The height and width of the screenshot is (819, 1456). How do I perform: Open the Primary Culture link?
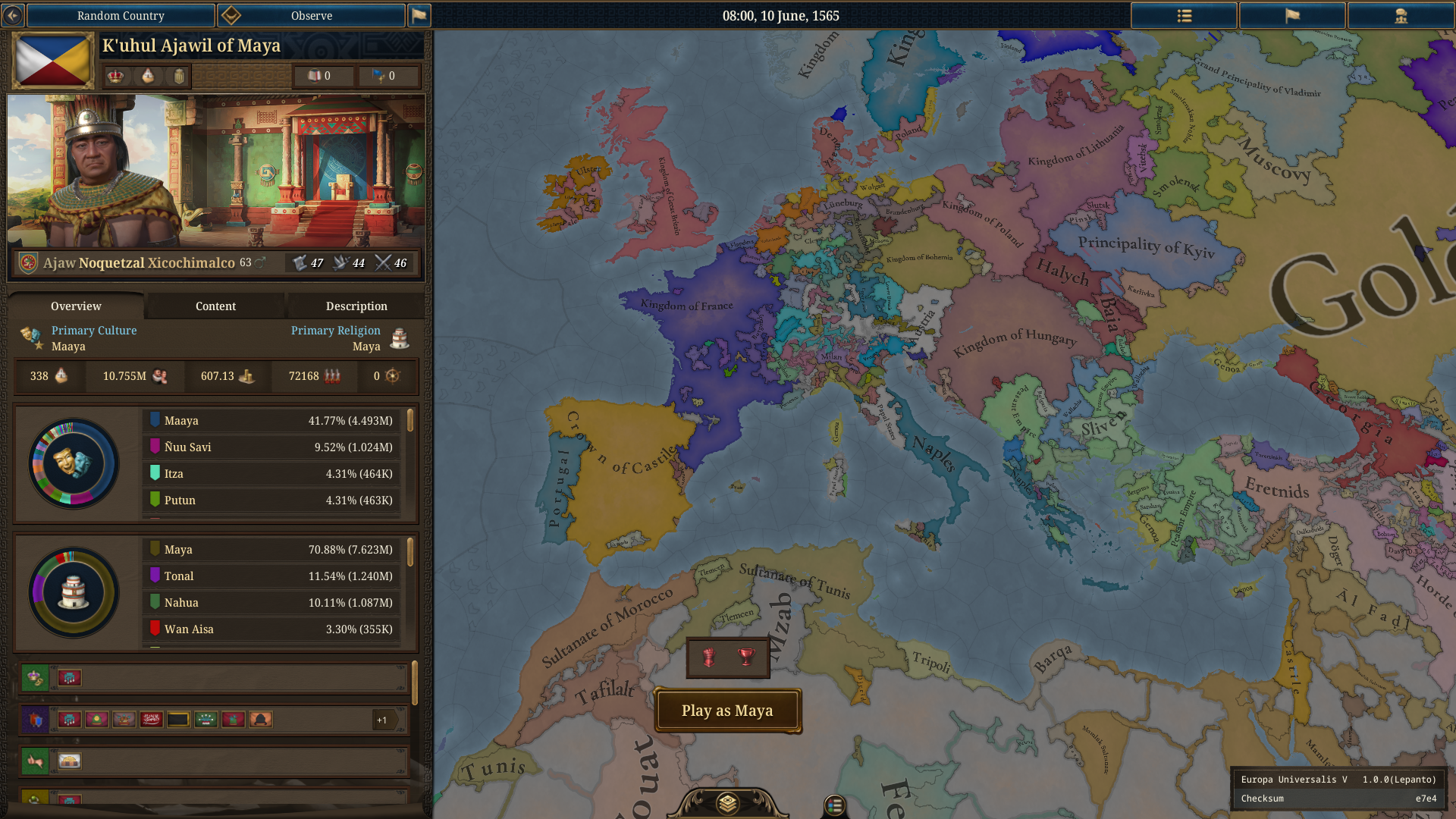[x=94, y=331]
